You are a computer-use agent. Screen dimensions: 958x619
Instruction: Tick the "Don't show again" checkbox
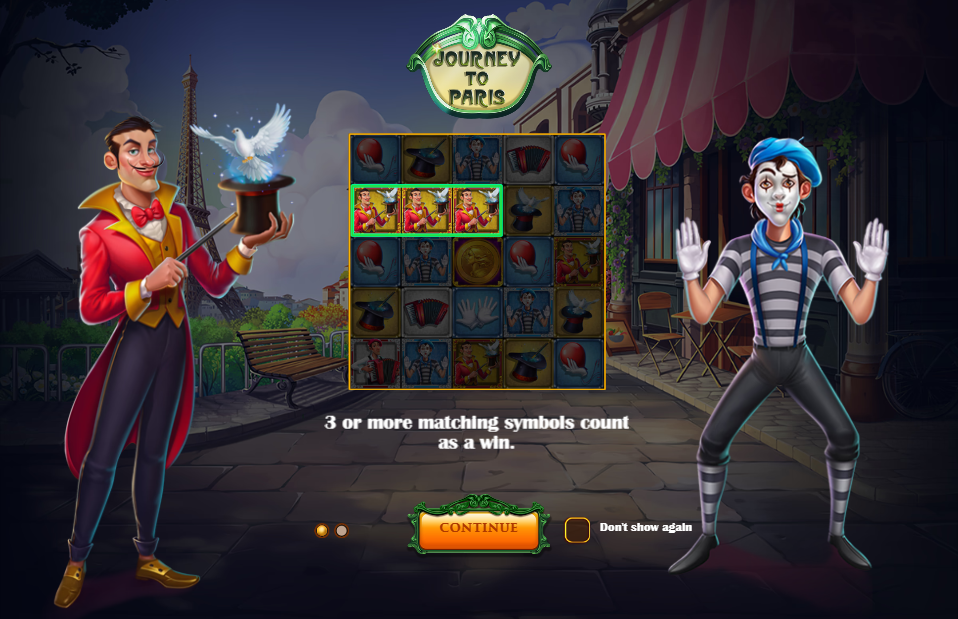(577, 529)
